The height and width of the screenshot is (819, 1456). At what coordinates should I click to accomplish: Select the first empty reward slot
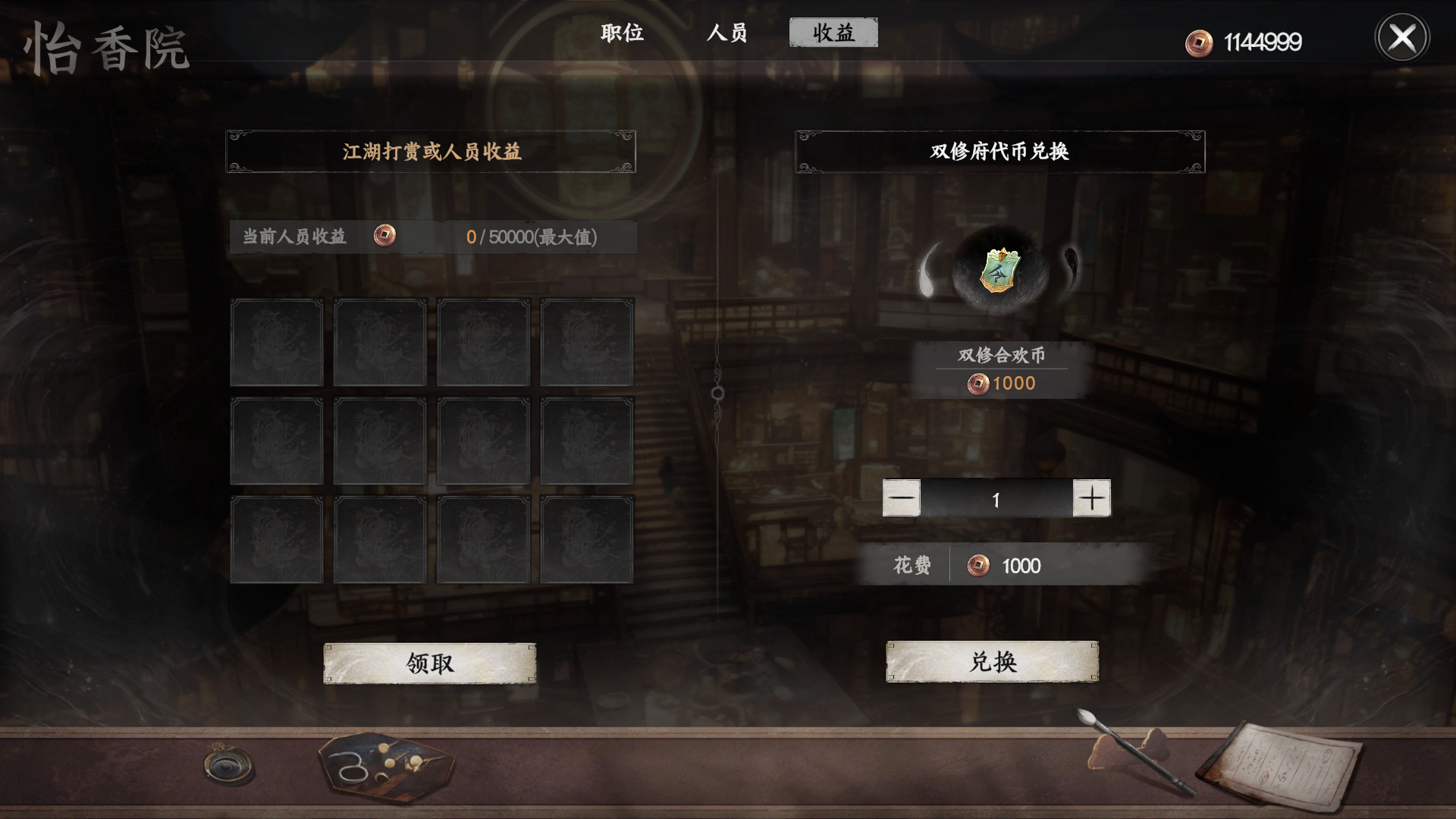click(x=277, y=343)
